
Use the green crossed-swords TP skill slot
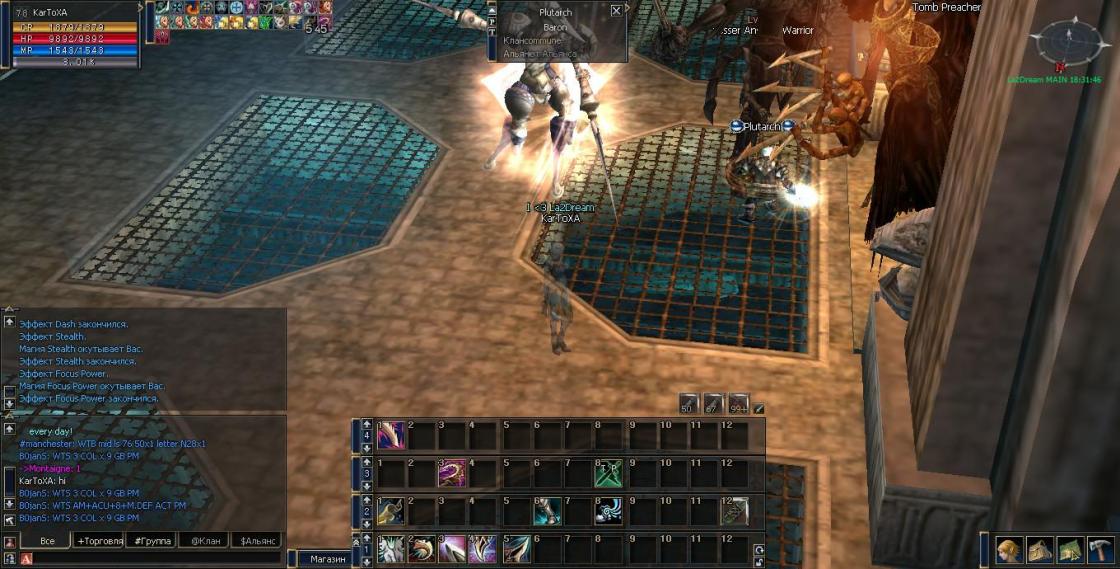(x=609, y=473)
